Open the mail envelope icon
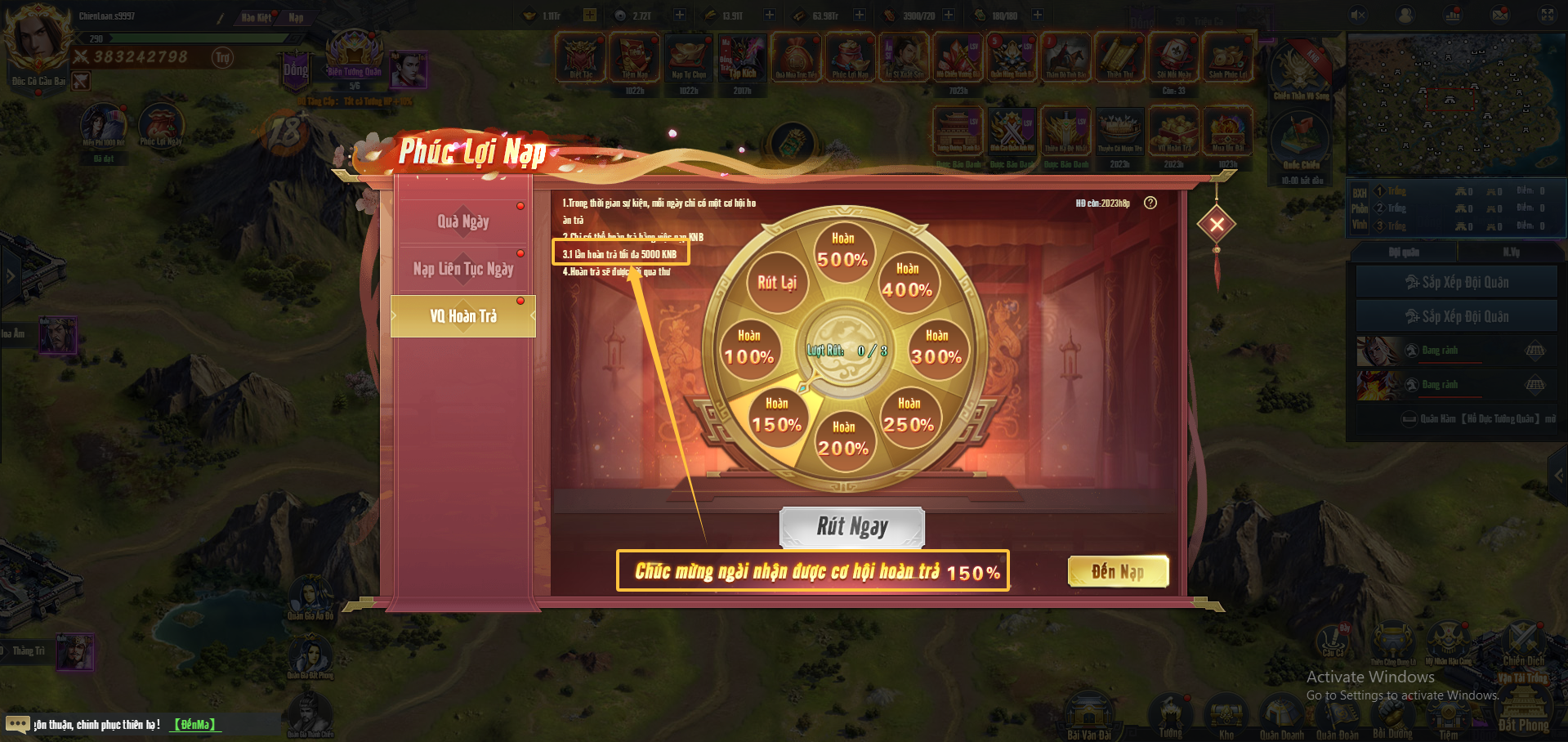The width and height of the screenshot is (1568, 742). point(1500,15)
